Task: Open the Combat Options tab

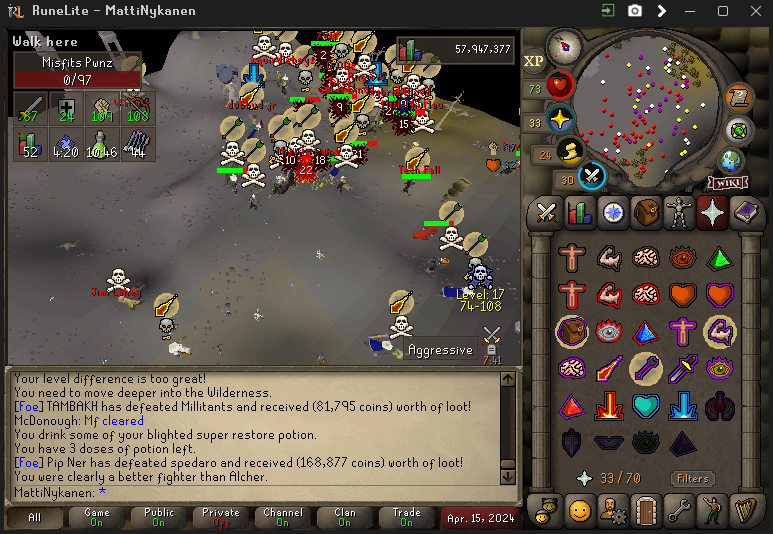Action: 546,212
